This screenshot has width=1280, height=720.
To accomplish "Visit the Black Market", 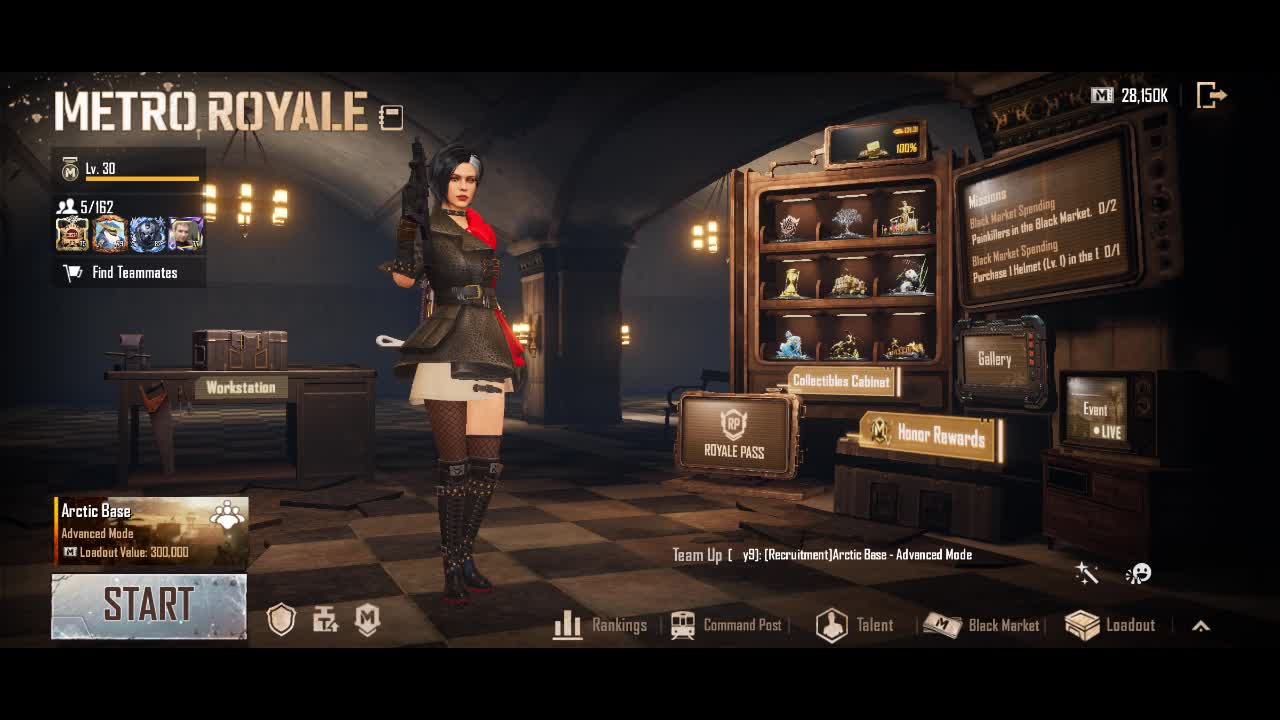I will (982, 625).
